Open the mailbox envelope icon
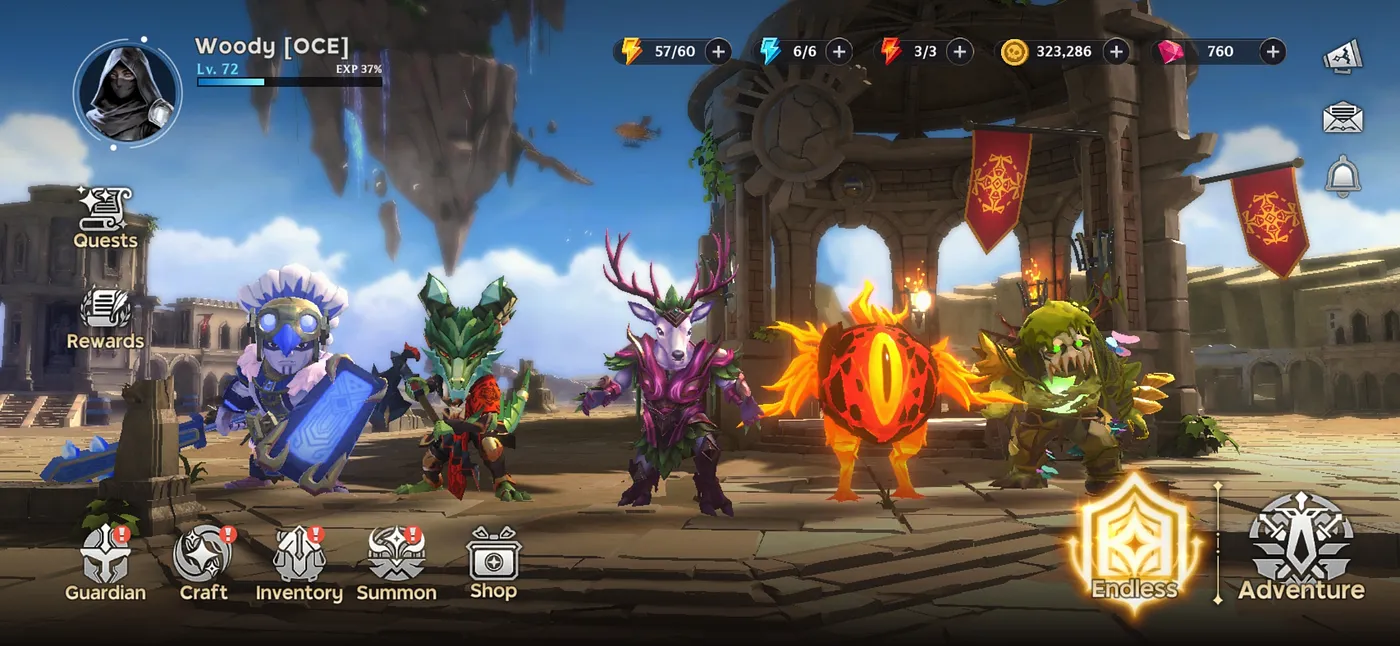The image size is (1400, 646). [x=1343, y=117]
